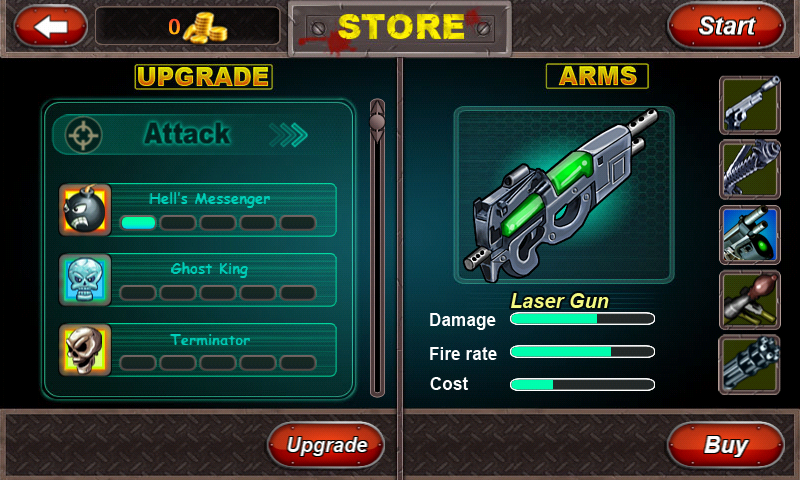Pick the Terminator upgrade row
The height and width of the screenshot is (480, 800).
[198, 350]
